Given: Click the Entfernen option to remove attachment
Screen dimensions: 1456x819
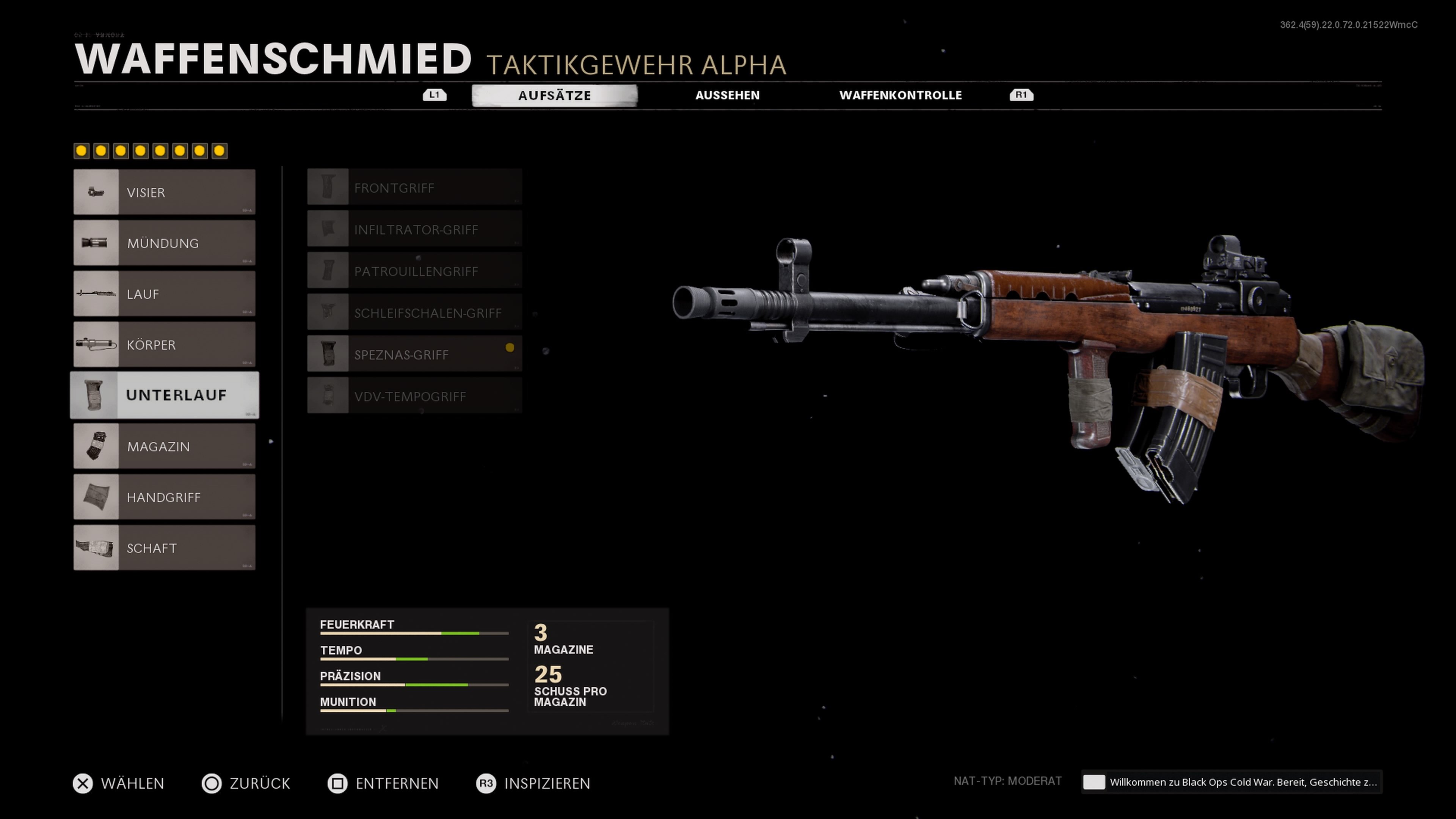Looking at the screenshot, I should (x=383, y=783).
